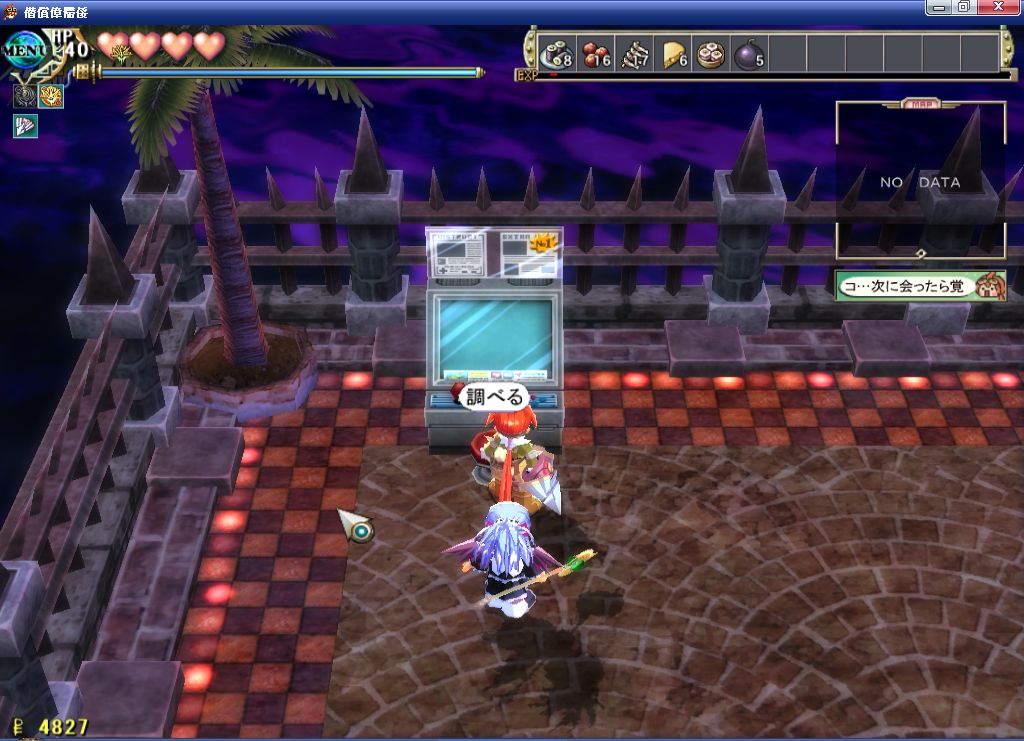Select the sushi roll plate item slot

point(556,53)
